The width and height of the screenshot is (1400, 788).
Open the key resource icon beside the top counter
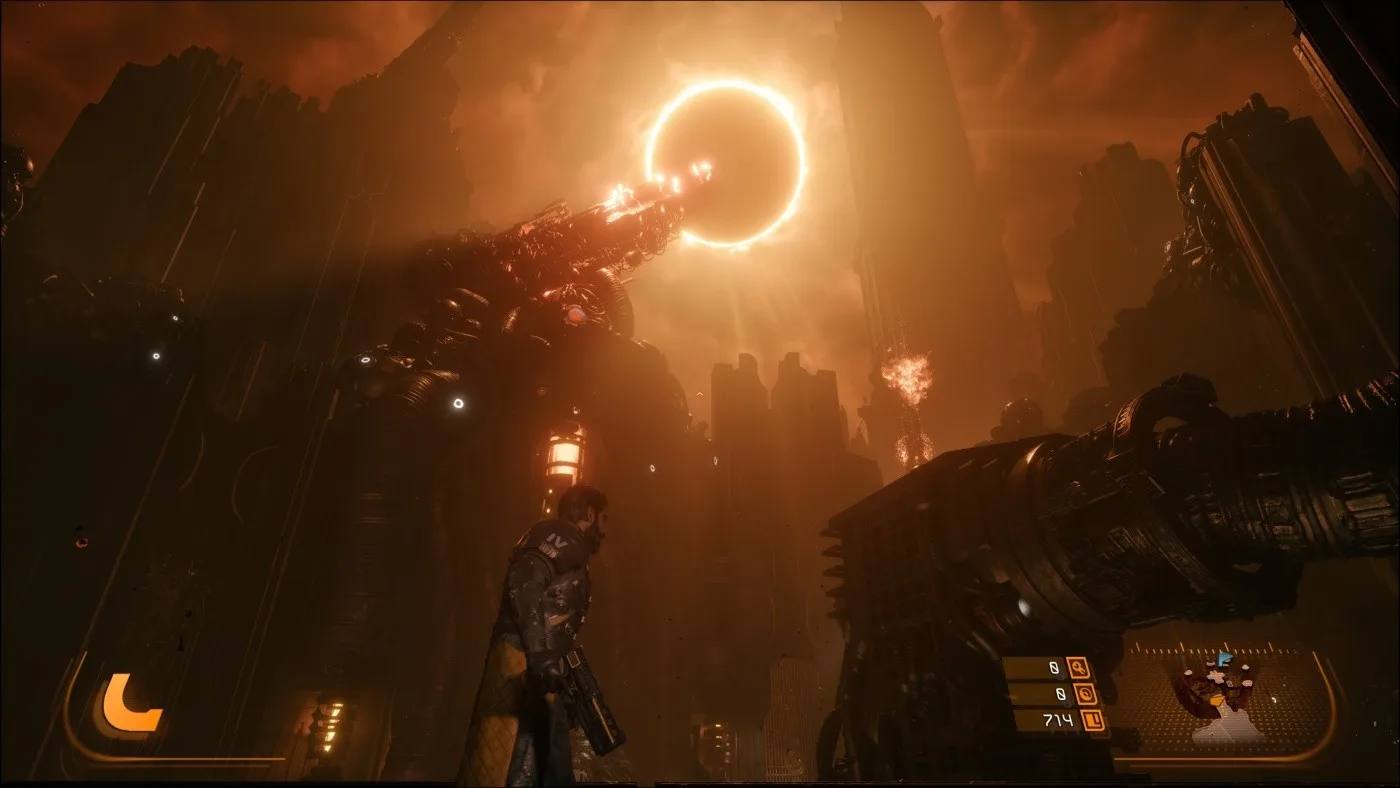[1079, 668]
